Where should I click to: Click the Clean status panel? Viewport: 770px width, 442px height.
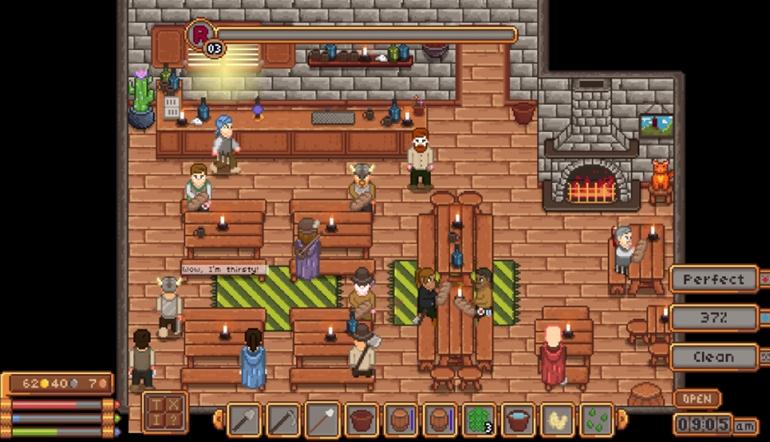point(713,356)
